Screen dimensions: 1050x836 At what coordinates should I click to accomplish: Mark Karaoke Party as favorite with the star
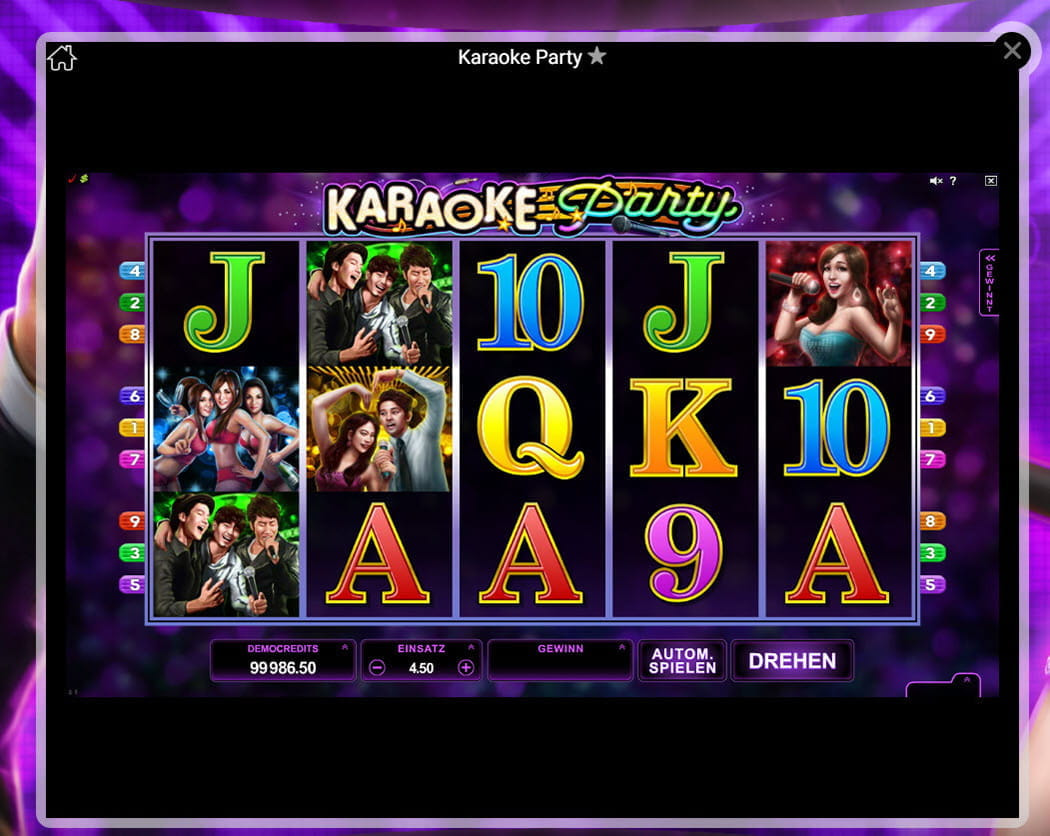tap(597, 56)
